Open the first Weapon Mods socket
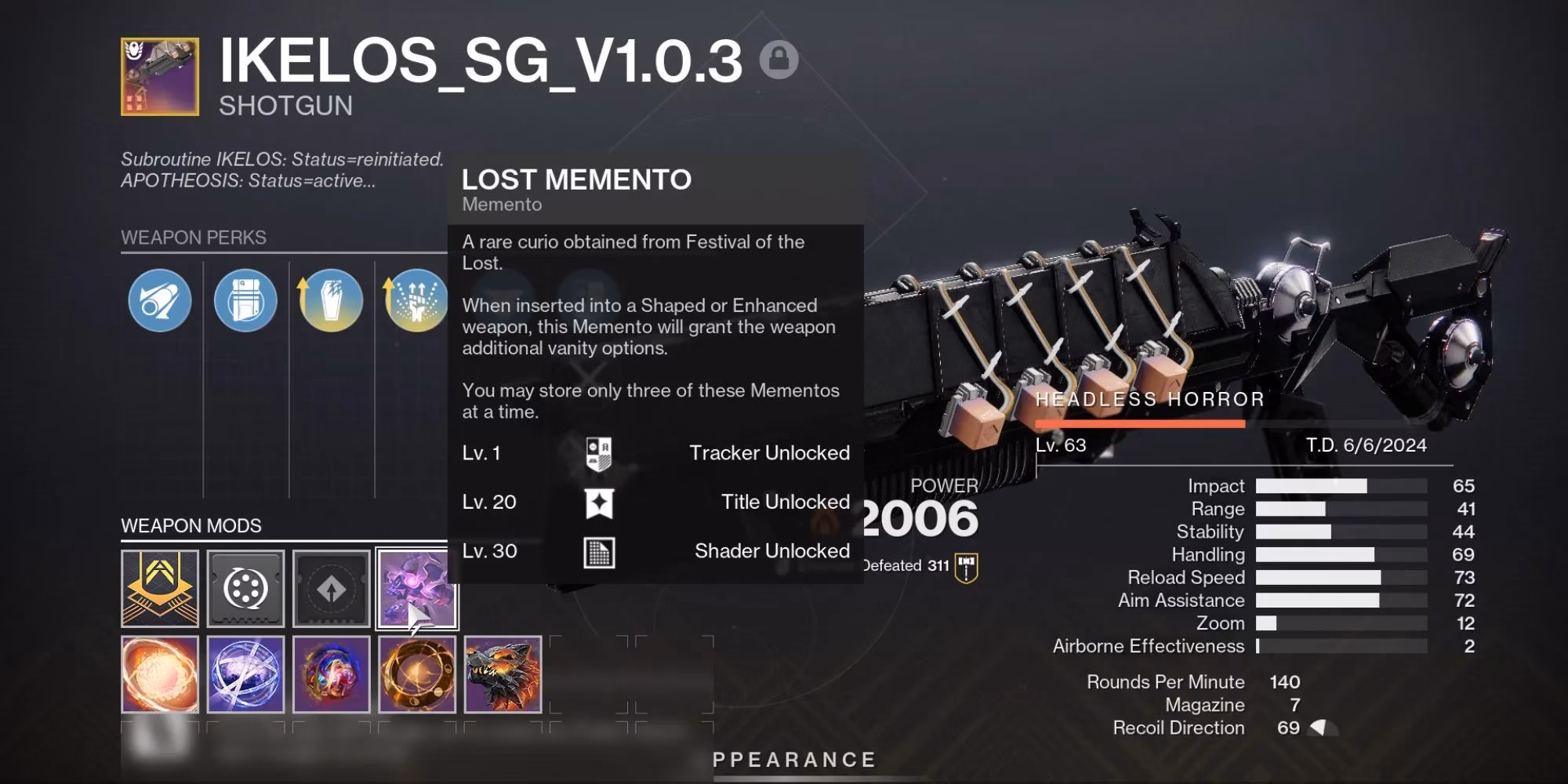The image size is (1568, 784). point(159,590)
